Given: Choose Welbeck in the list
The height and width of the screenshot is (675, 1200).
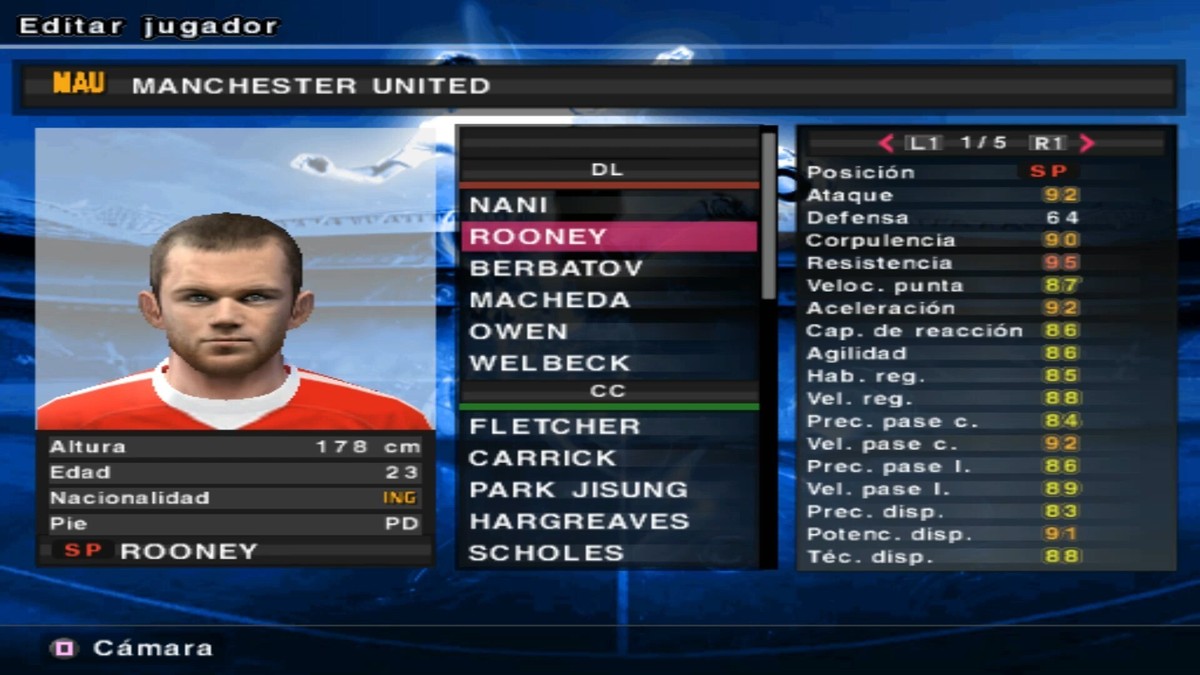Looking at the screenshot, I should (x=608, y=363).
